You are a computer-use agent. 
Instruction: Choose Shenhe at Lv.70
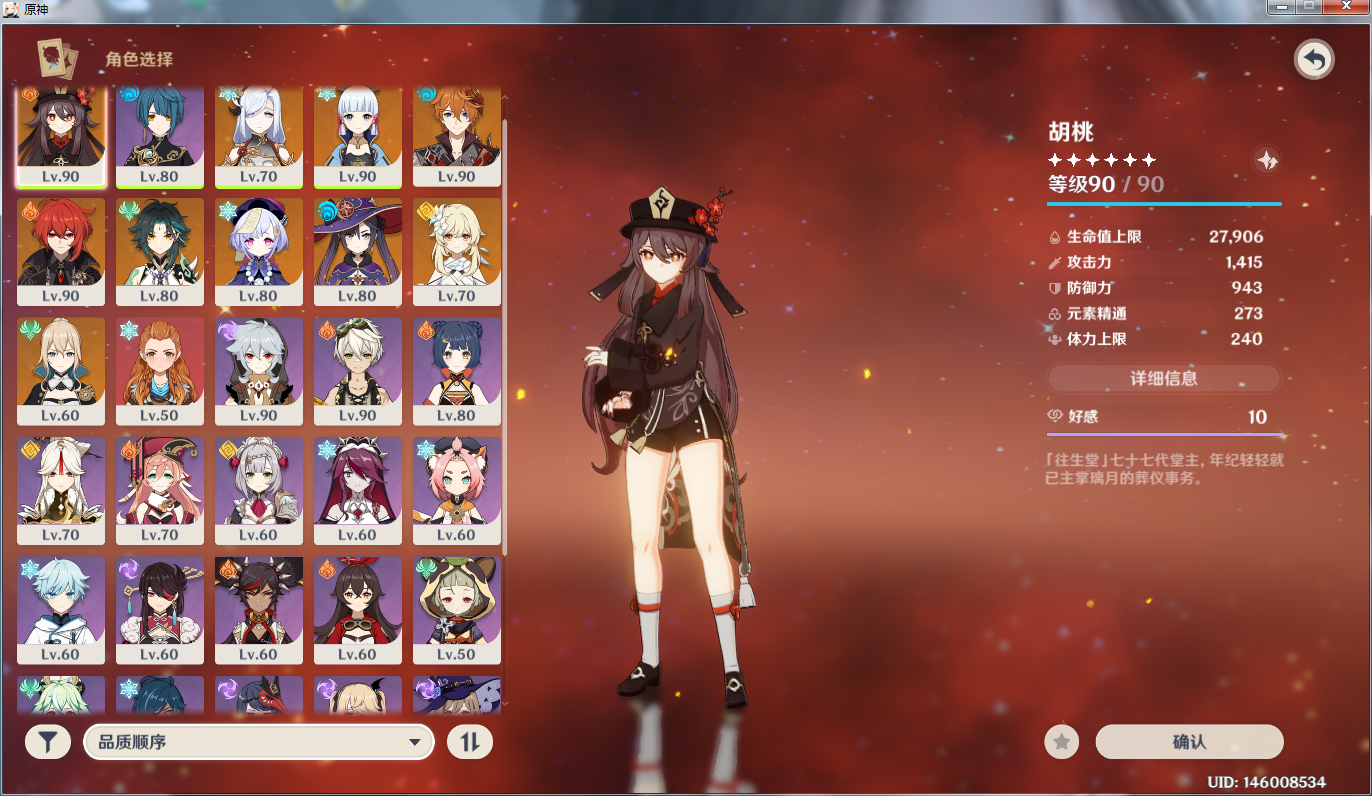click(259, 135)
